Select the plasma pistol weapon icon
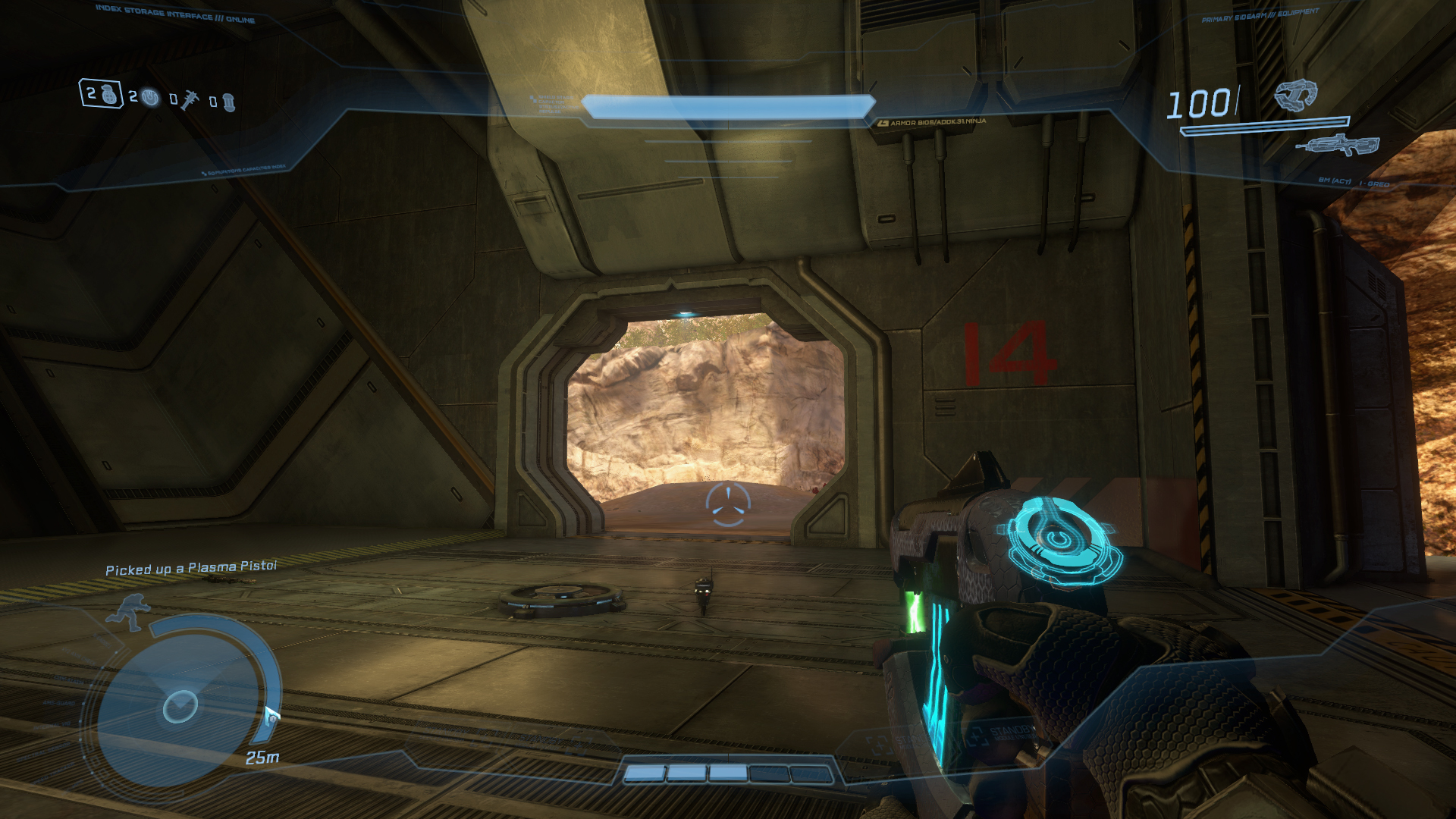 tap(1295, 95)
